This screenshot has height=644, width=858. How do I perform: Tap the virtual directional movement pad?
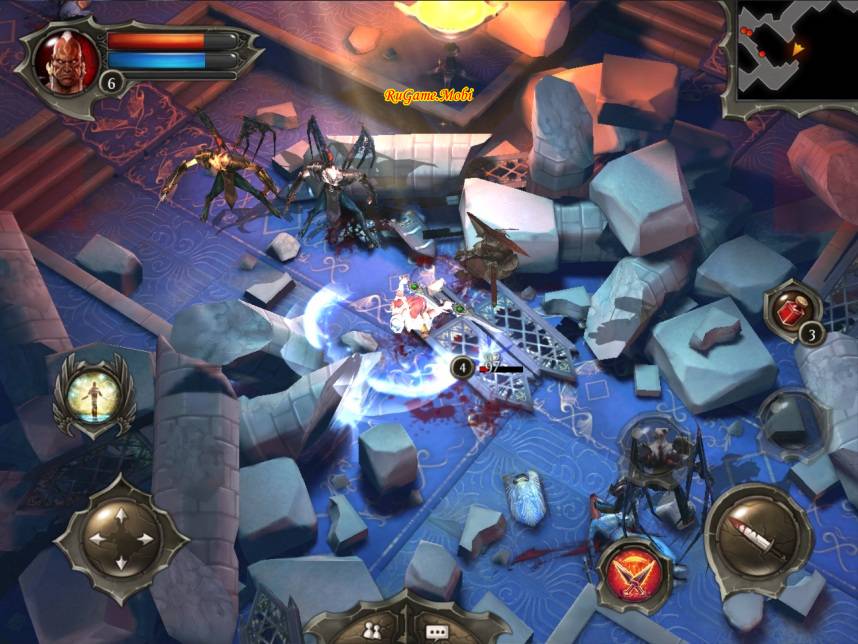(121, 539)
